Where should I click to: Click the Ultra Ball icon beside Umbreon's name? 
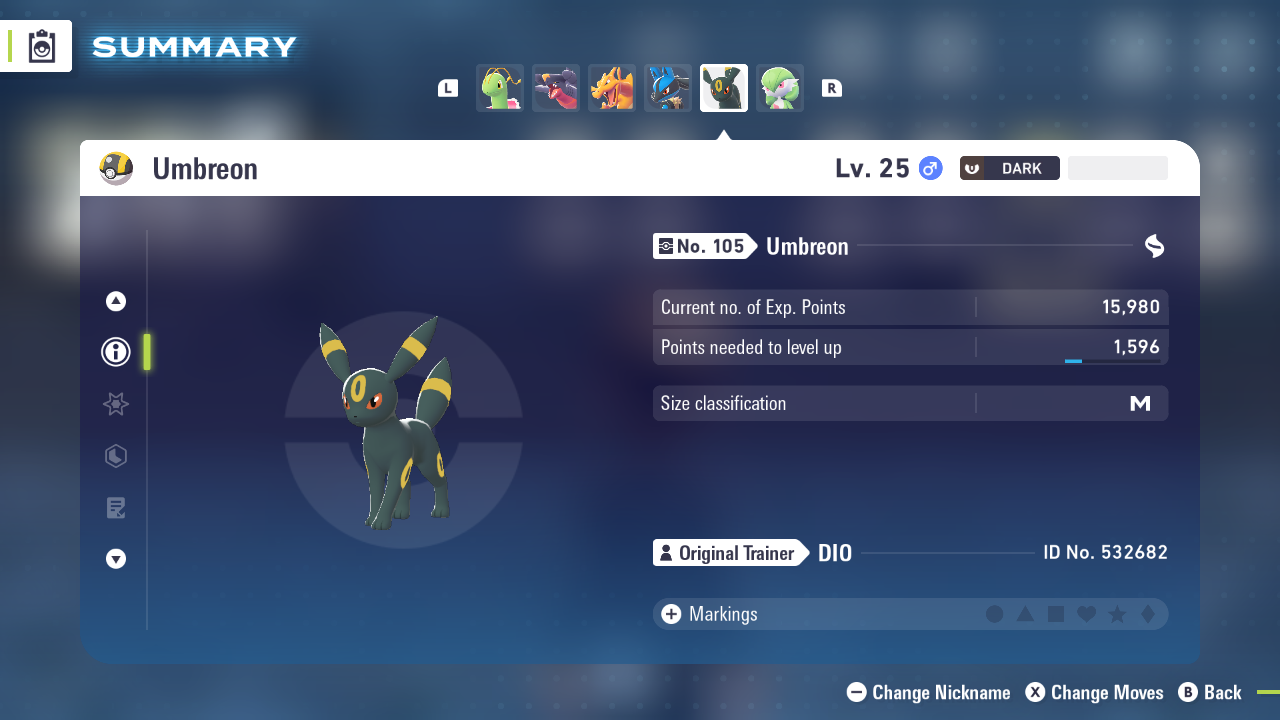(115, 168)
